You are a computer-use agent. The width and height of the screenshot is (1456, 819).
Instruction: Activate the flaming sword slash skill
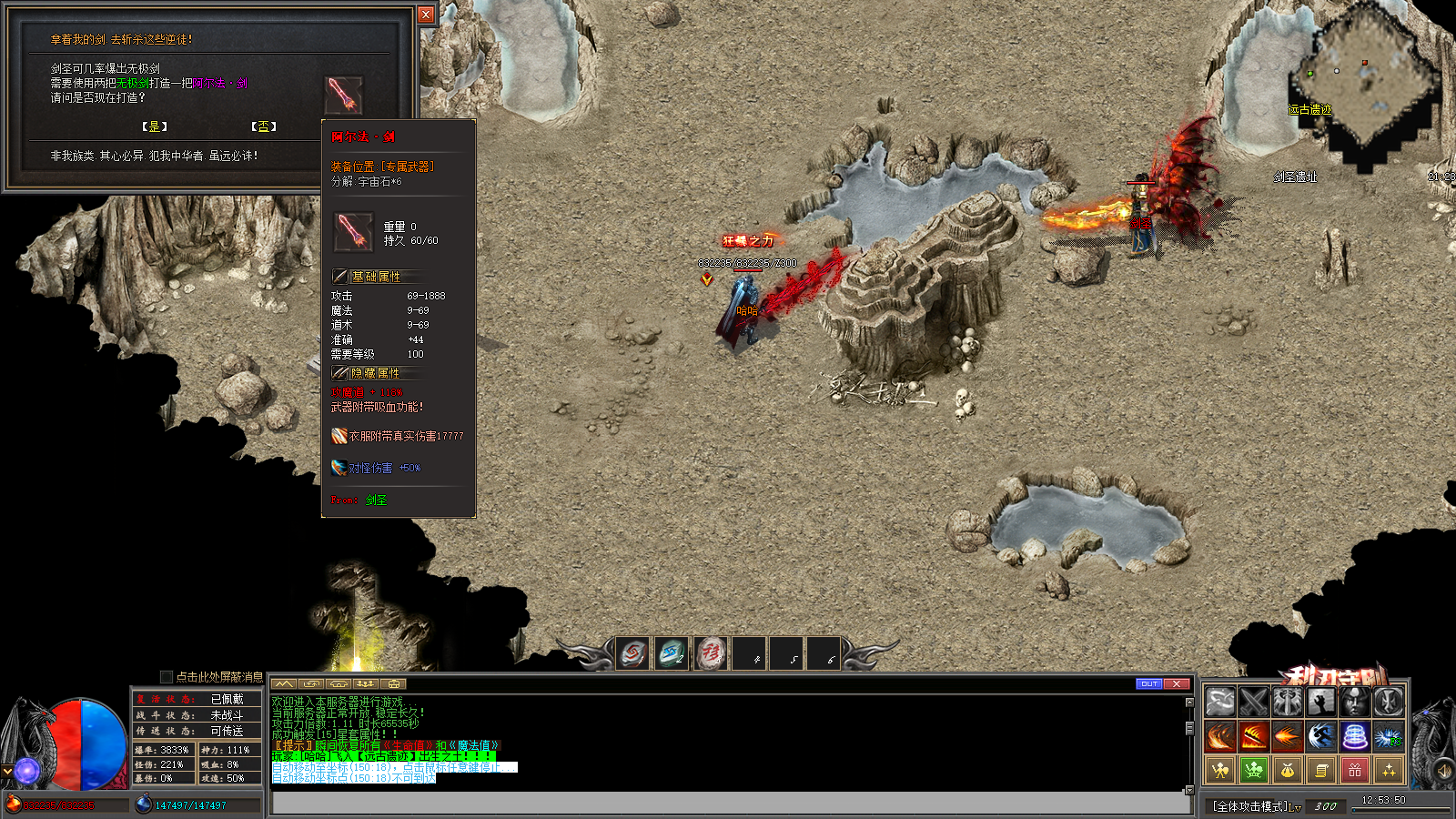coord(1253,735)
